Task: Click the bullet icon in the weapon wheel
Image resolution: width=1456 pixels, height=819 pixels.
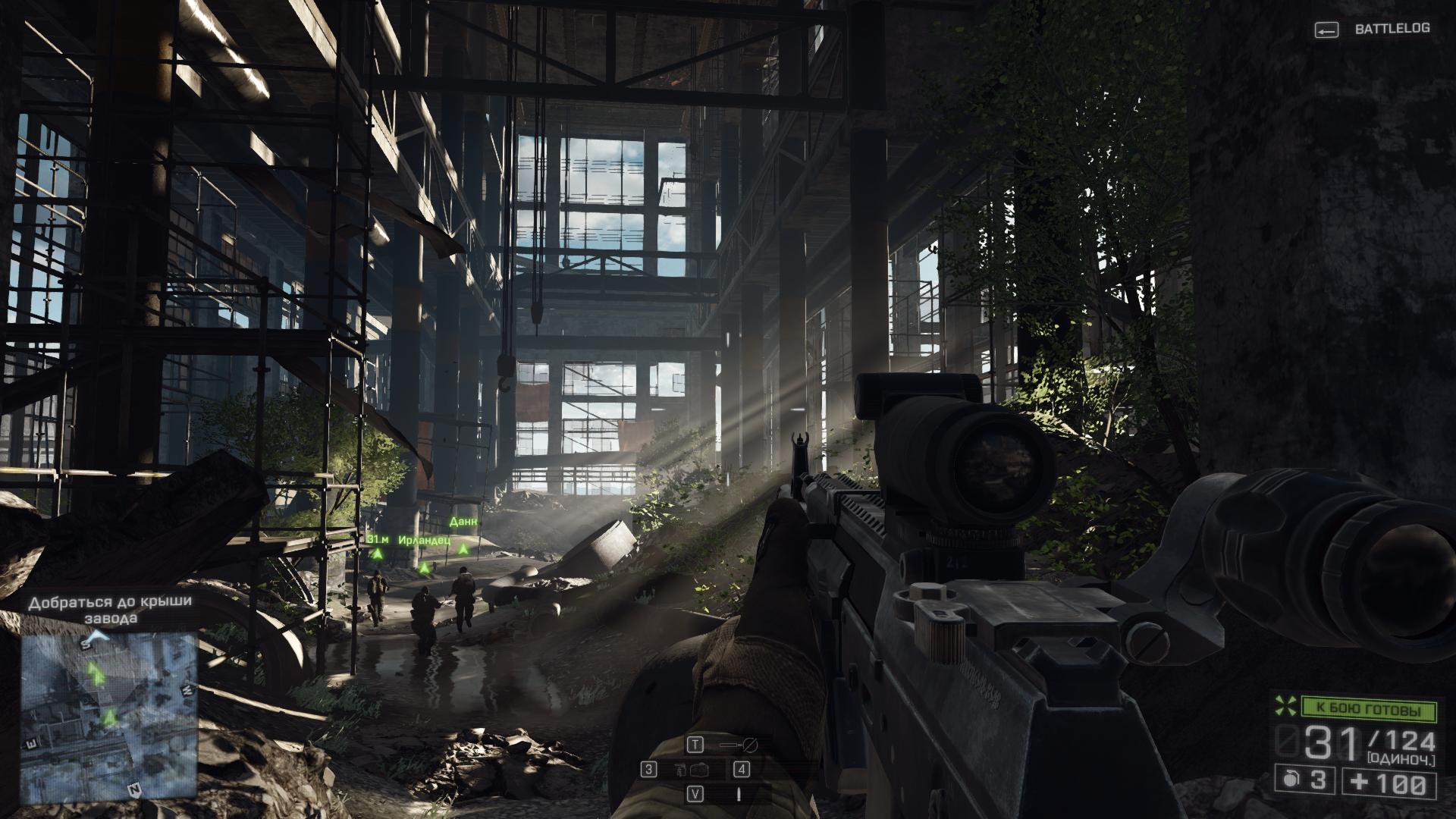Action: (738, 793)
